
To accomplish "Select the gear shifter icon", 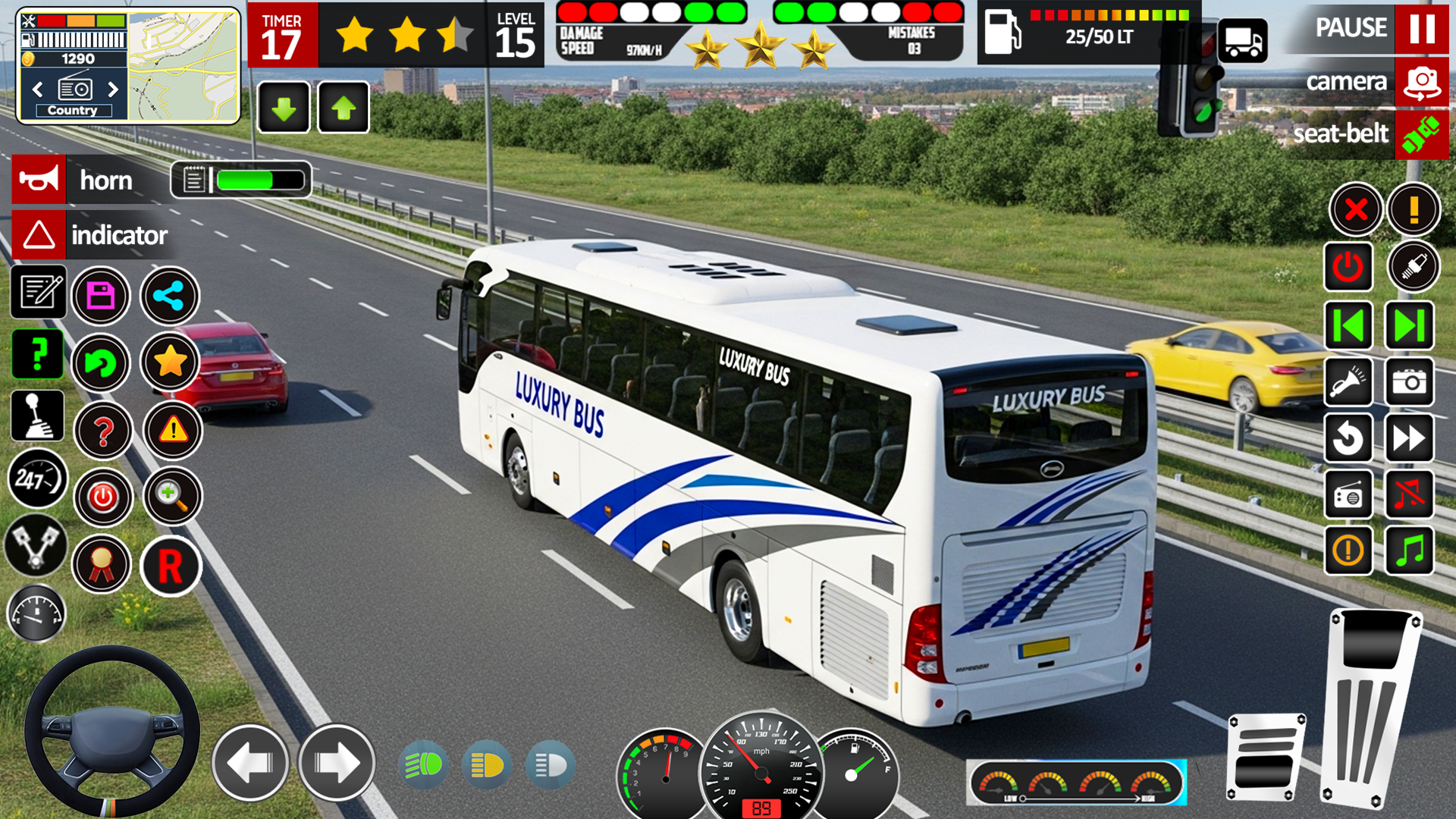I will tap(36, 416).
